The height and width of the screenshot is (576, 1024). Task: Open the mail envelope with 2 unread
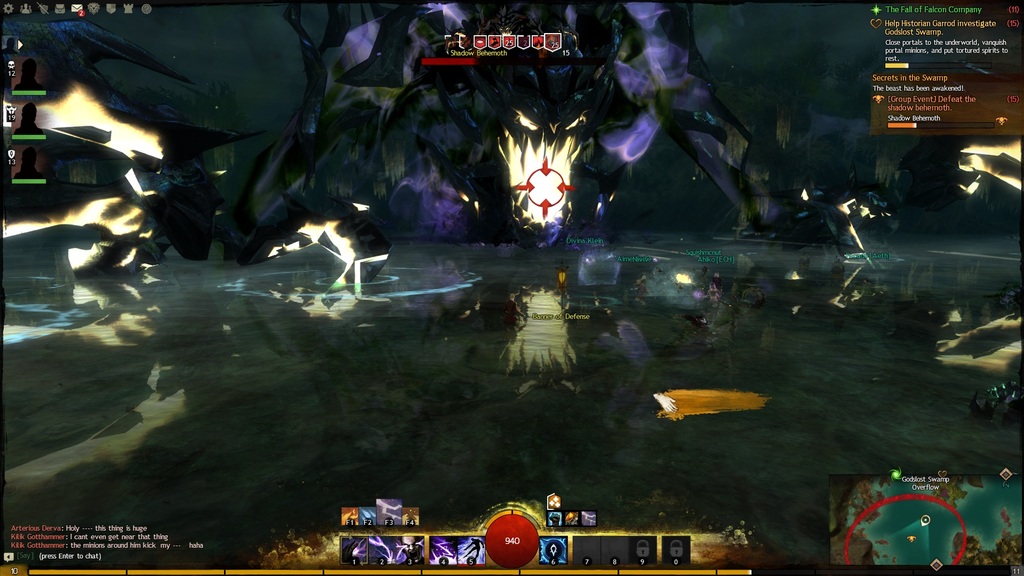tap(77, 9)
